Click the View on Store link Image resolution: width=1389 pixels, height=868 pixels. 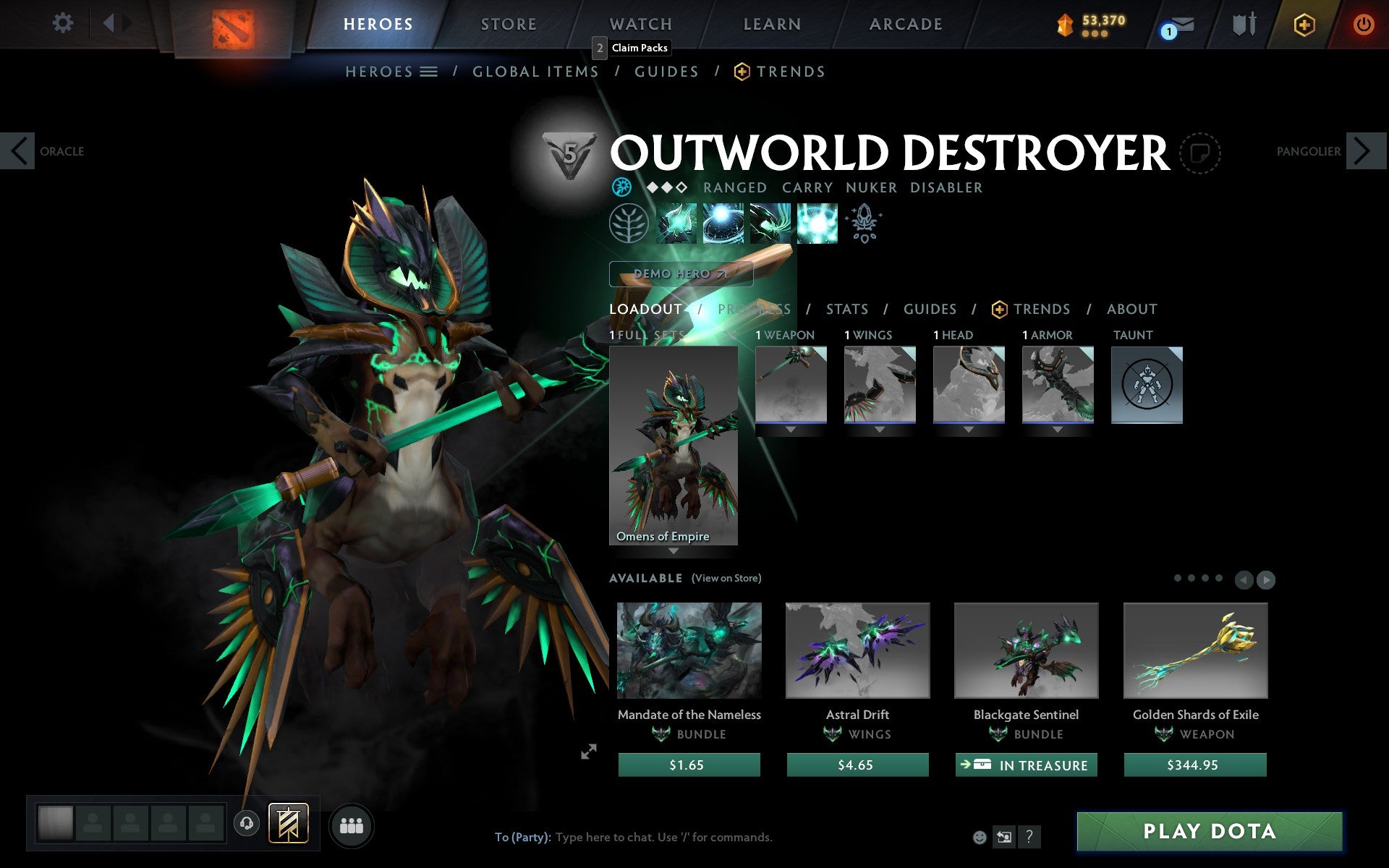(726, 578)
